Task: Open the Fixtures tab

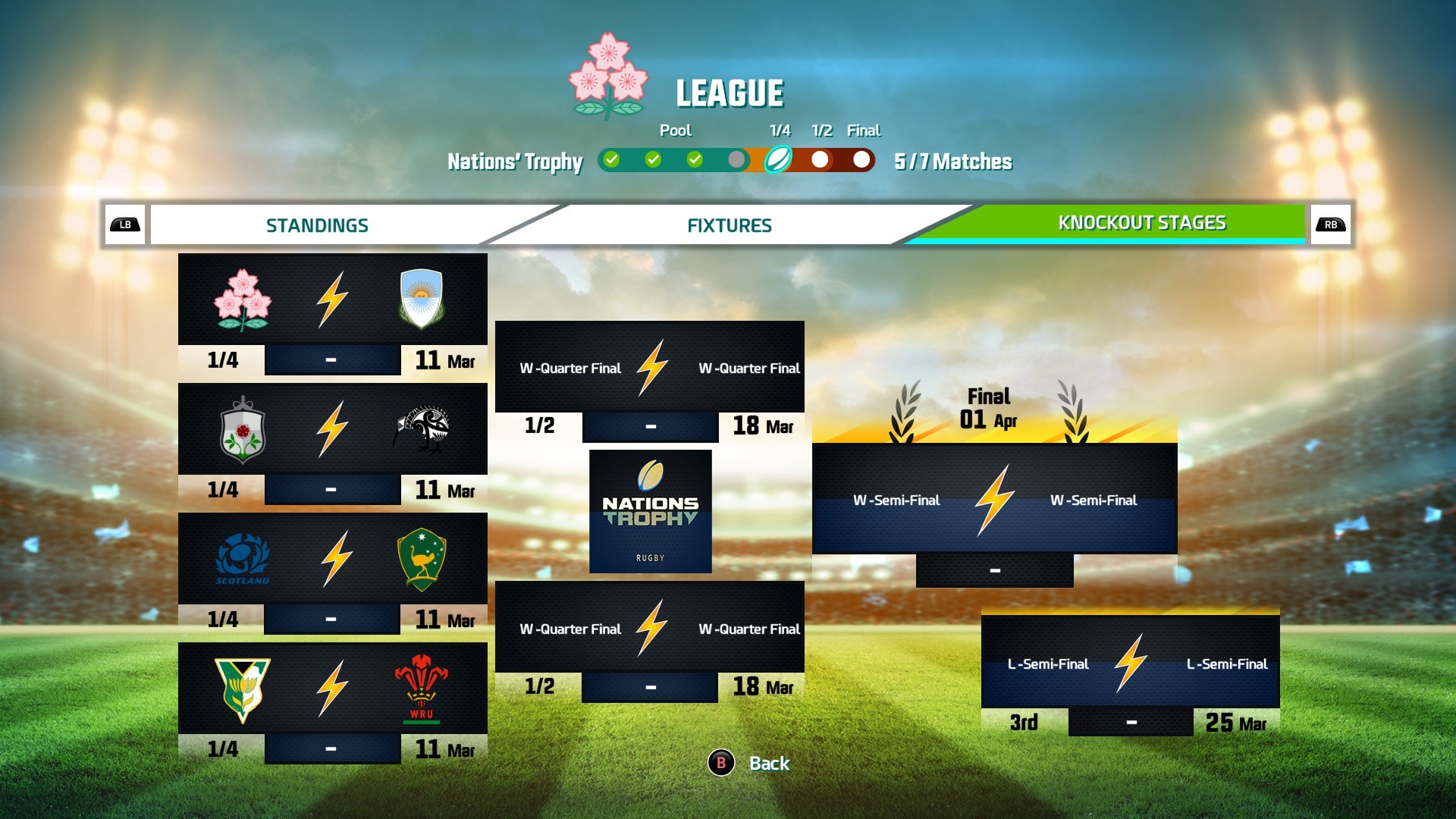Action: (729, 225)
